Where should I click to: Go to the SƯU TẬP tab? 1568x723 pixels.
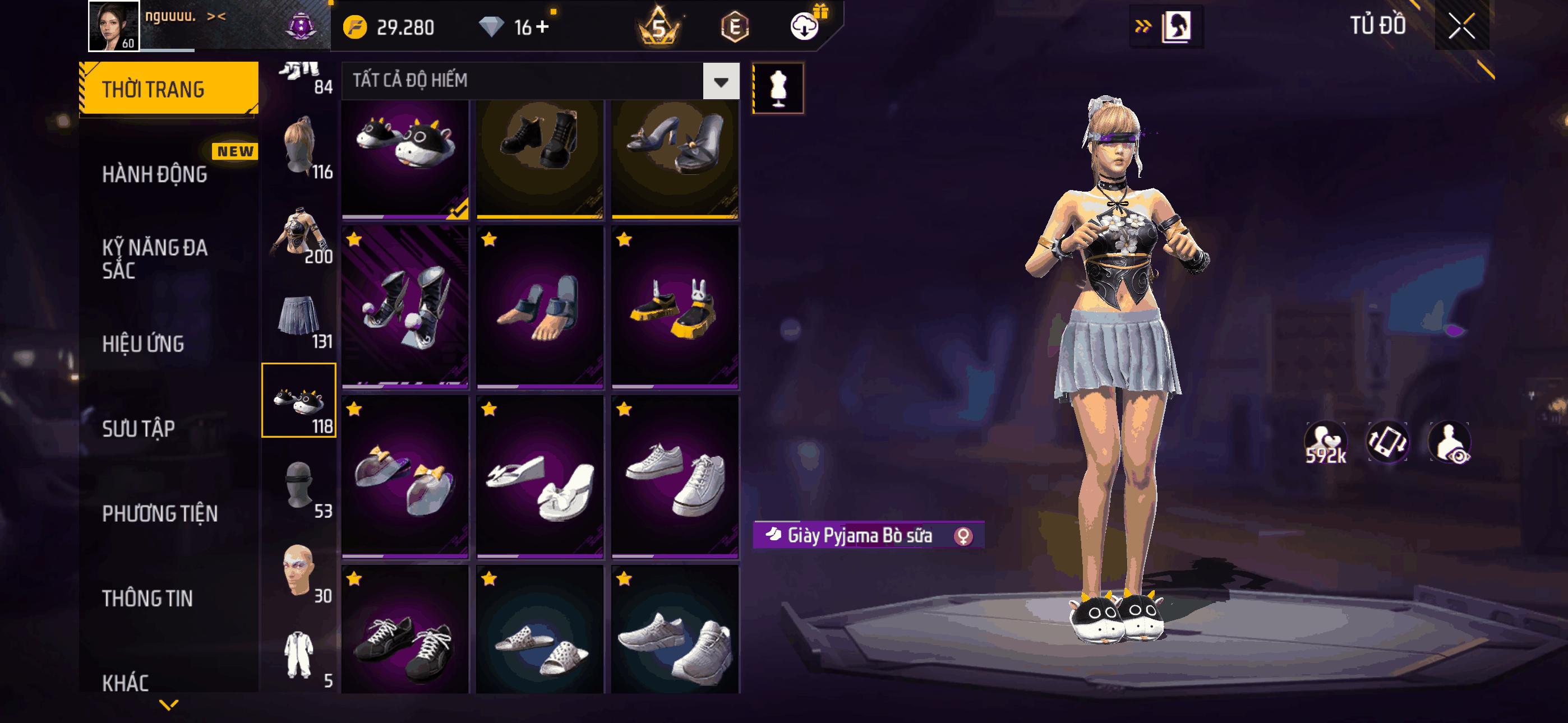pos(138,428)
